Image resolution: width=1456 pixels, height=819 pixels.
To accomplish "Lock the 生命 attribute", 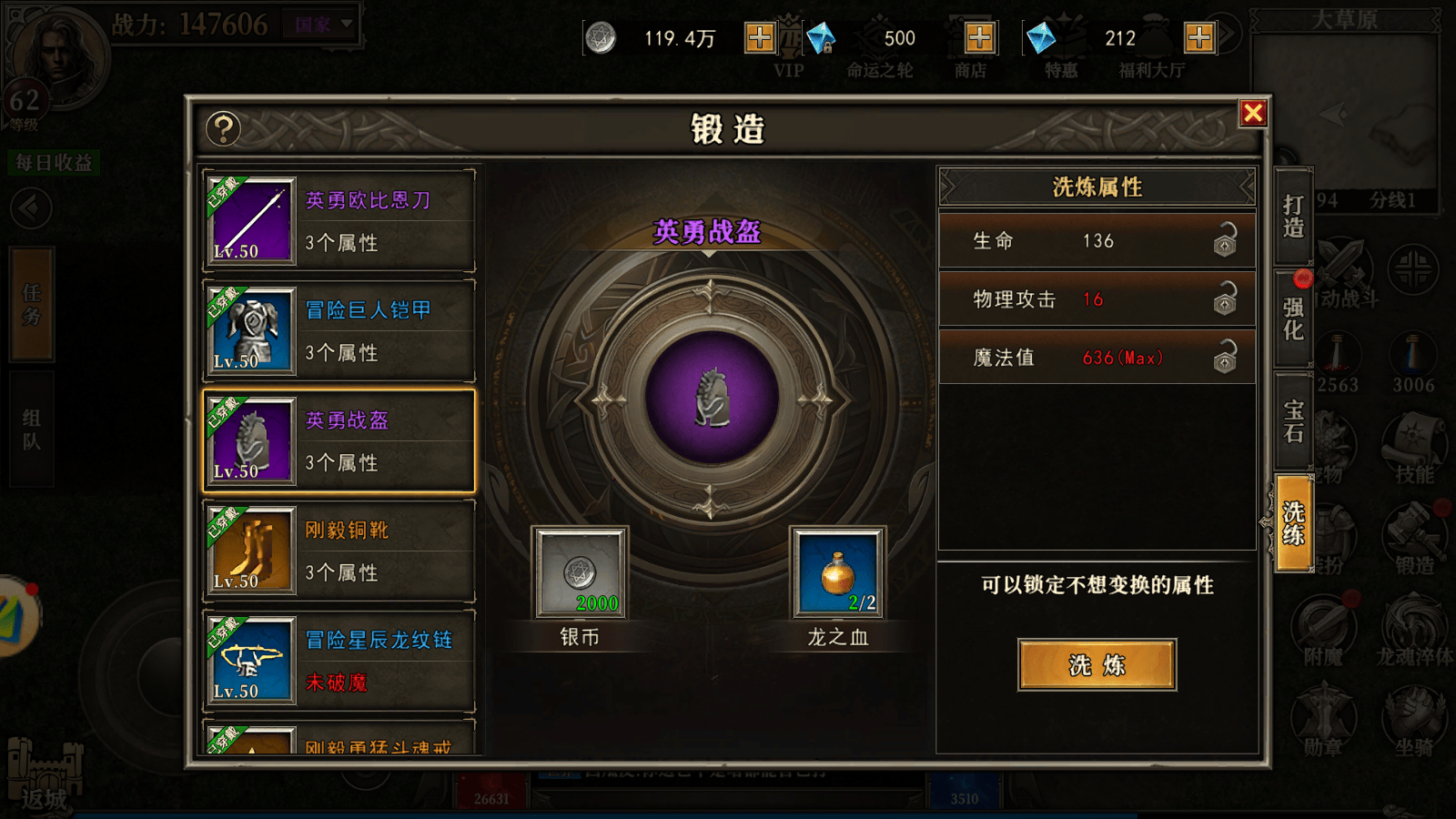I will [x=1227, y=241].
